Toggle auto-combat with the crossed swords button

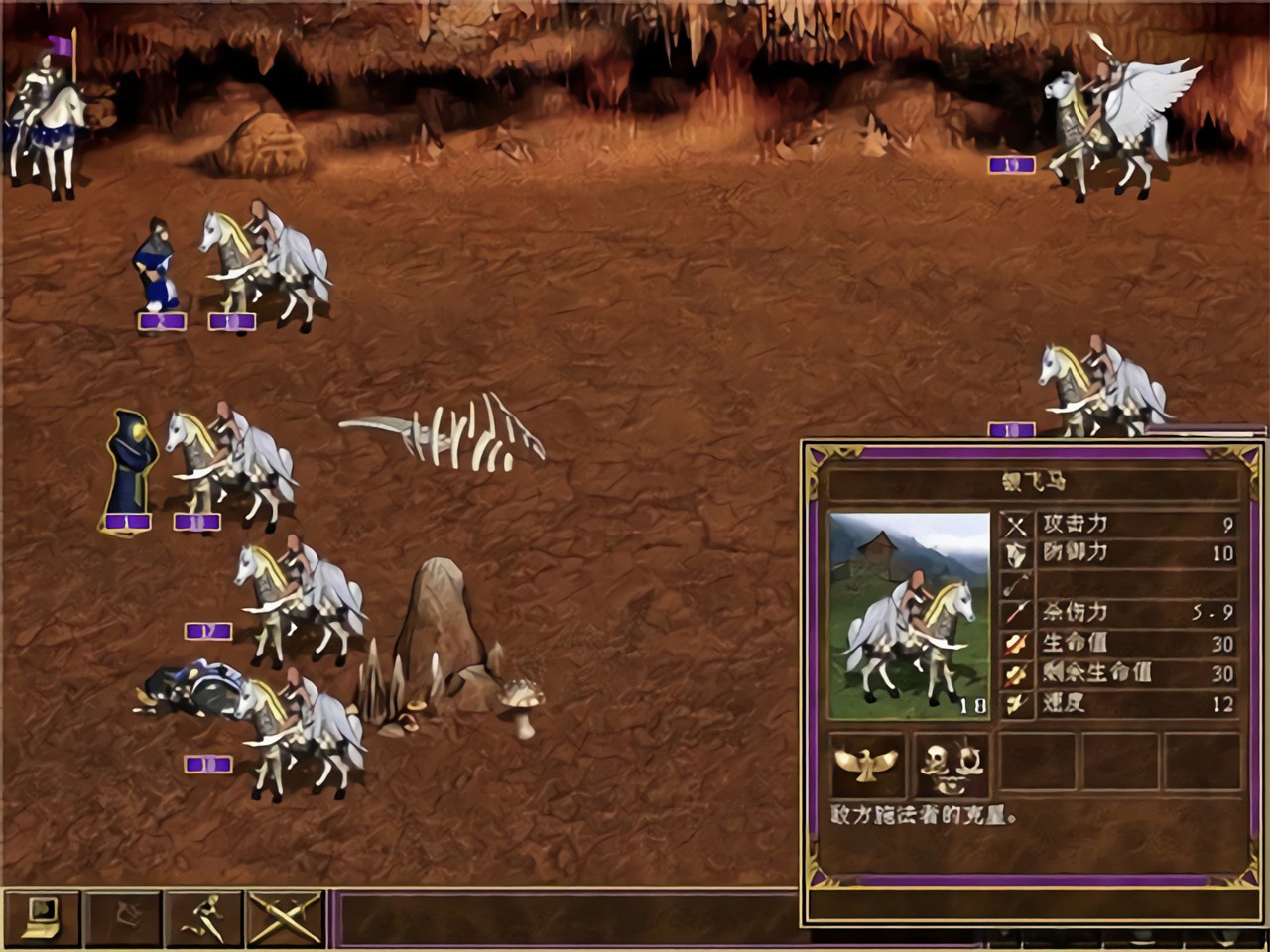click(286, 917)
